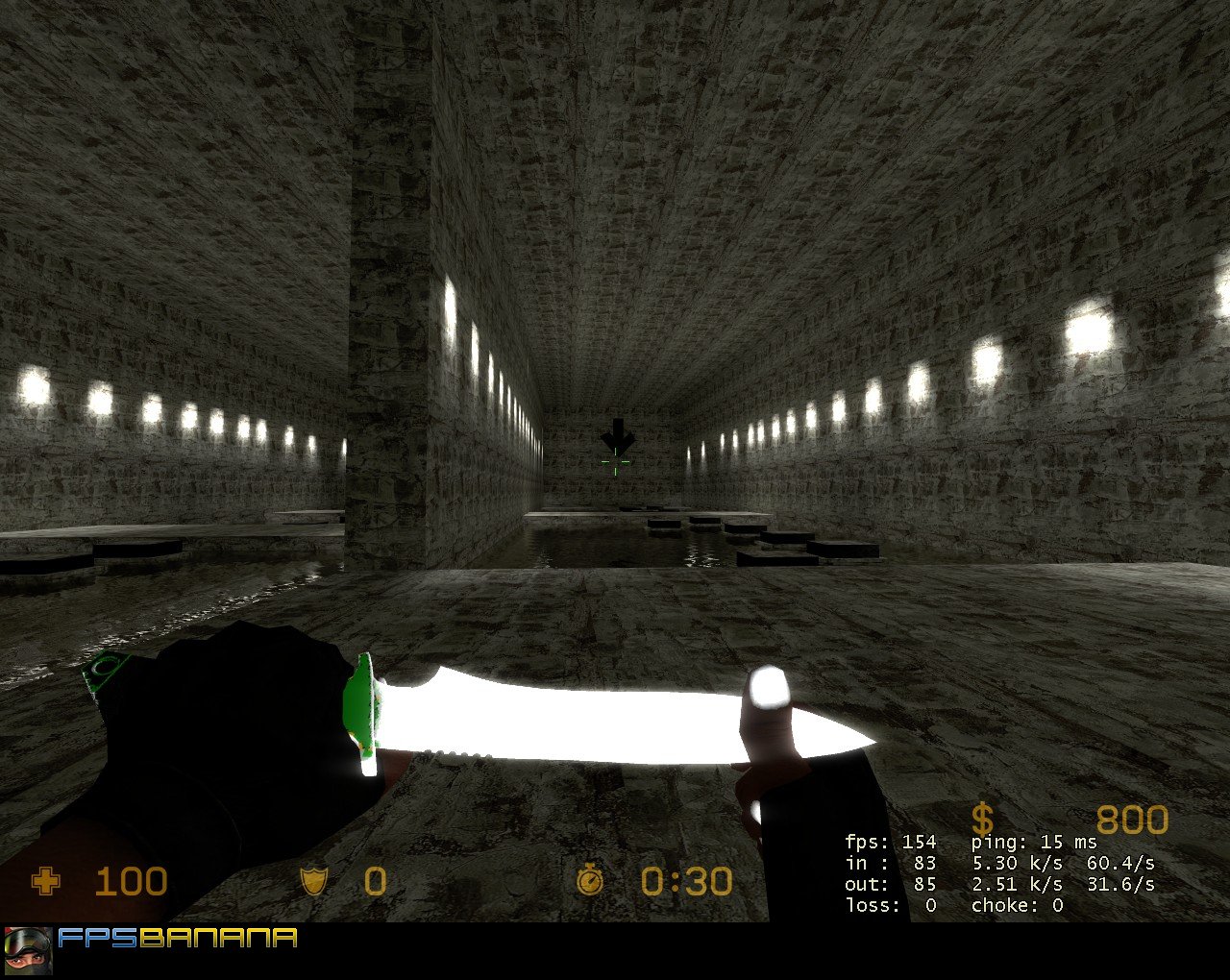Click the in: 83 network stat
The image size is (1230, 980).
pyautogui.click(x=889, y=862)
